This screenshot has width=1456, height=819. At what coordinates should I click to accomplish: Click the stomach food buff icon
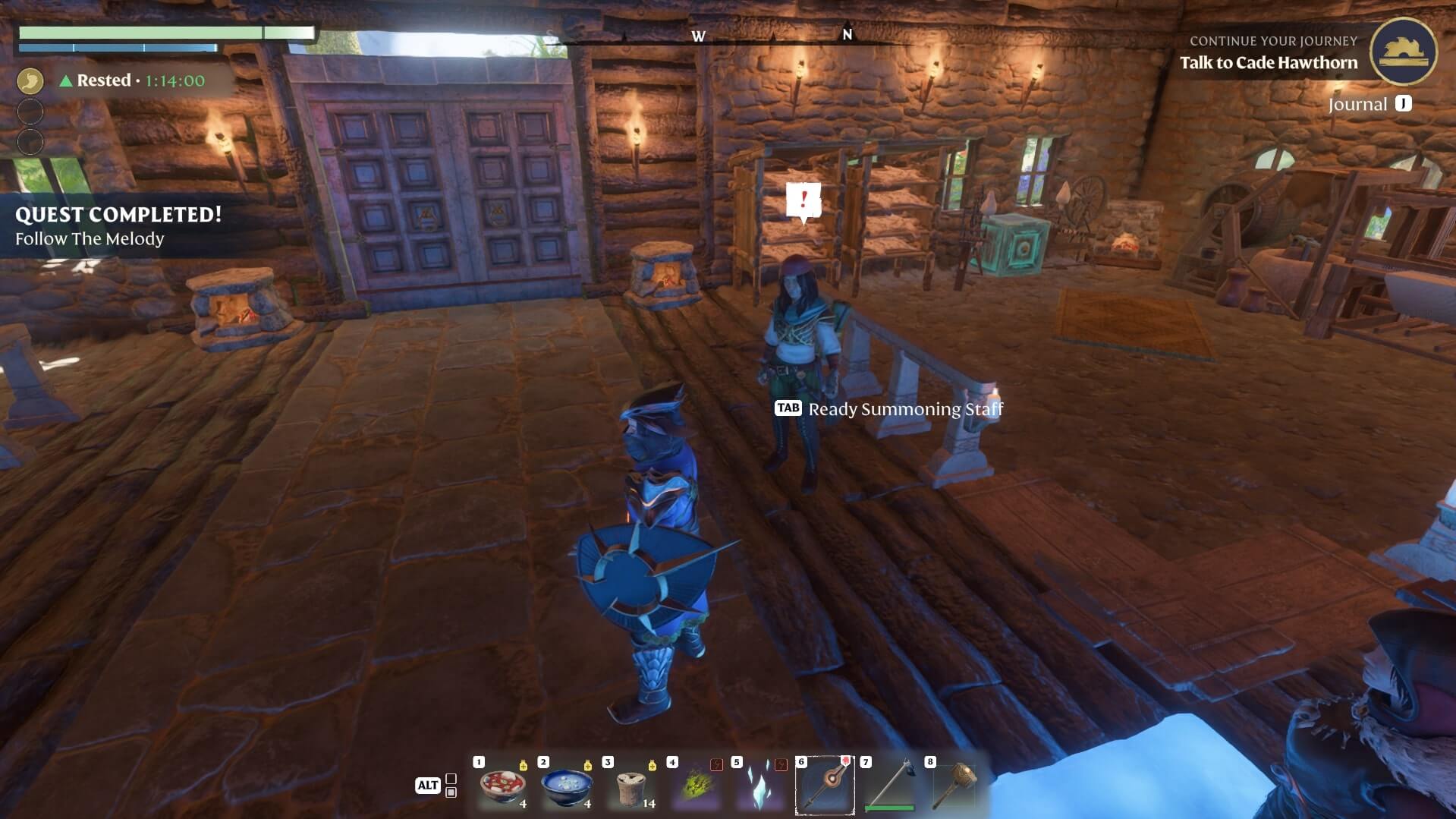[x=30, y=80]
